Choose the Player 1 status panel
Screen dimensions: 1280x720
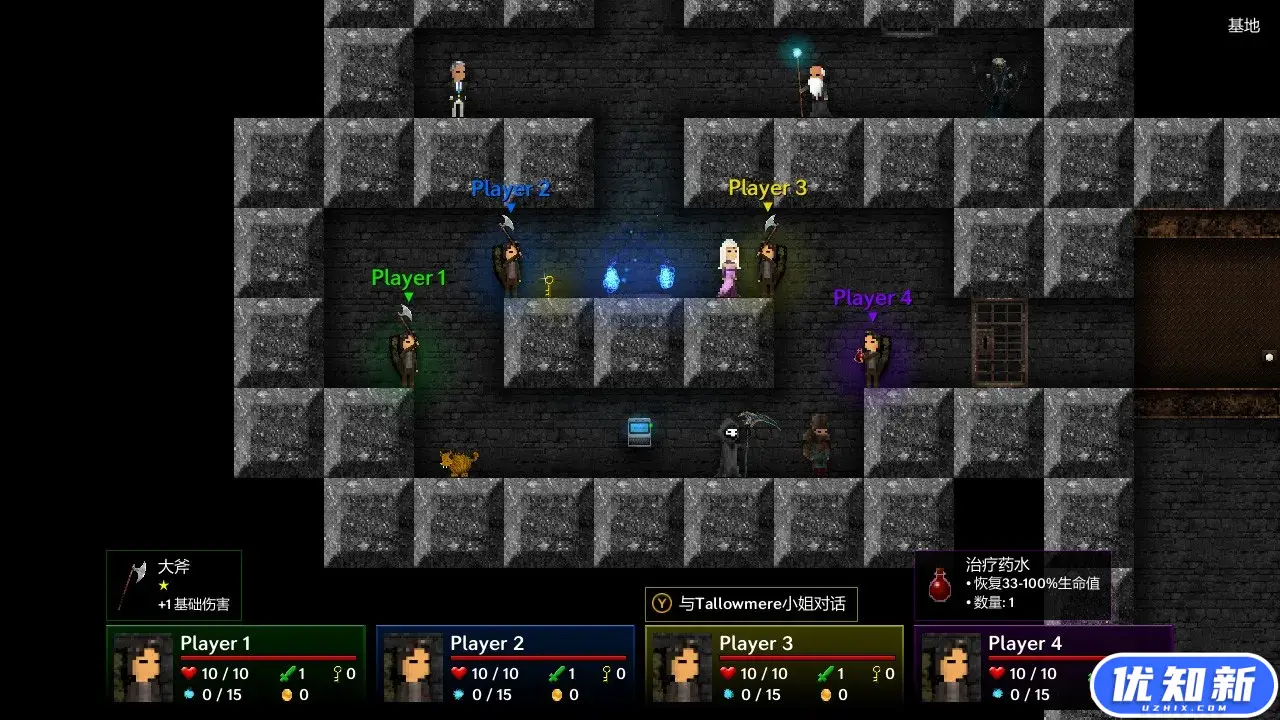[236, 664]
